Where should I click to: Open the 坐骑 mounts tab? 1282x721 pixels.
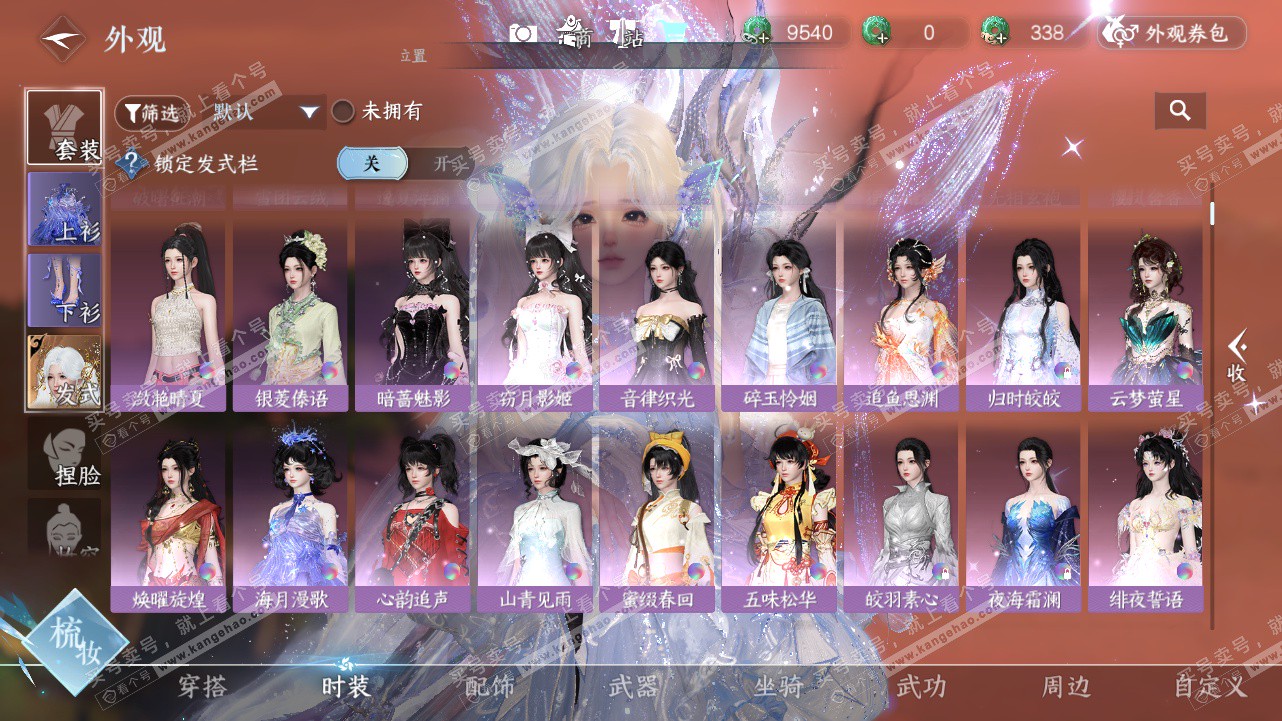point(778,687)
